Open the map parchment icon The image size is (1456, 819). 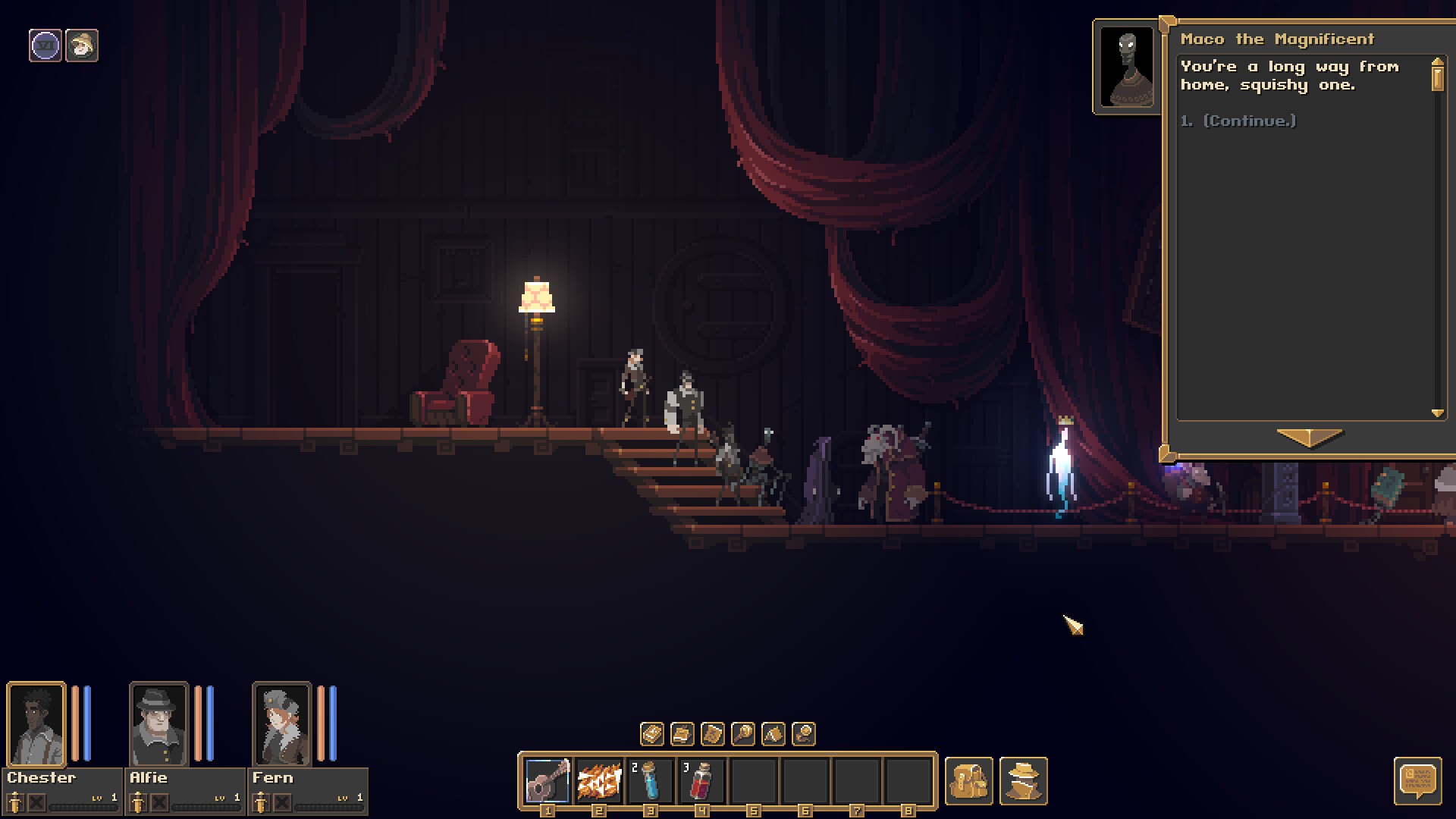click(x=711, y=734)
